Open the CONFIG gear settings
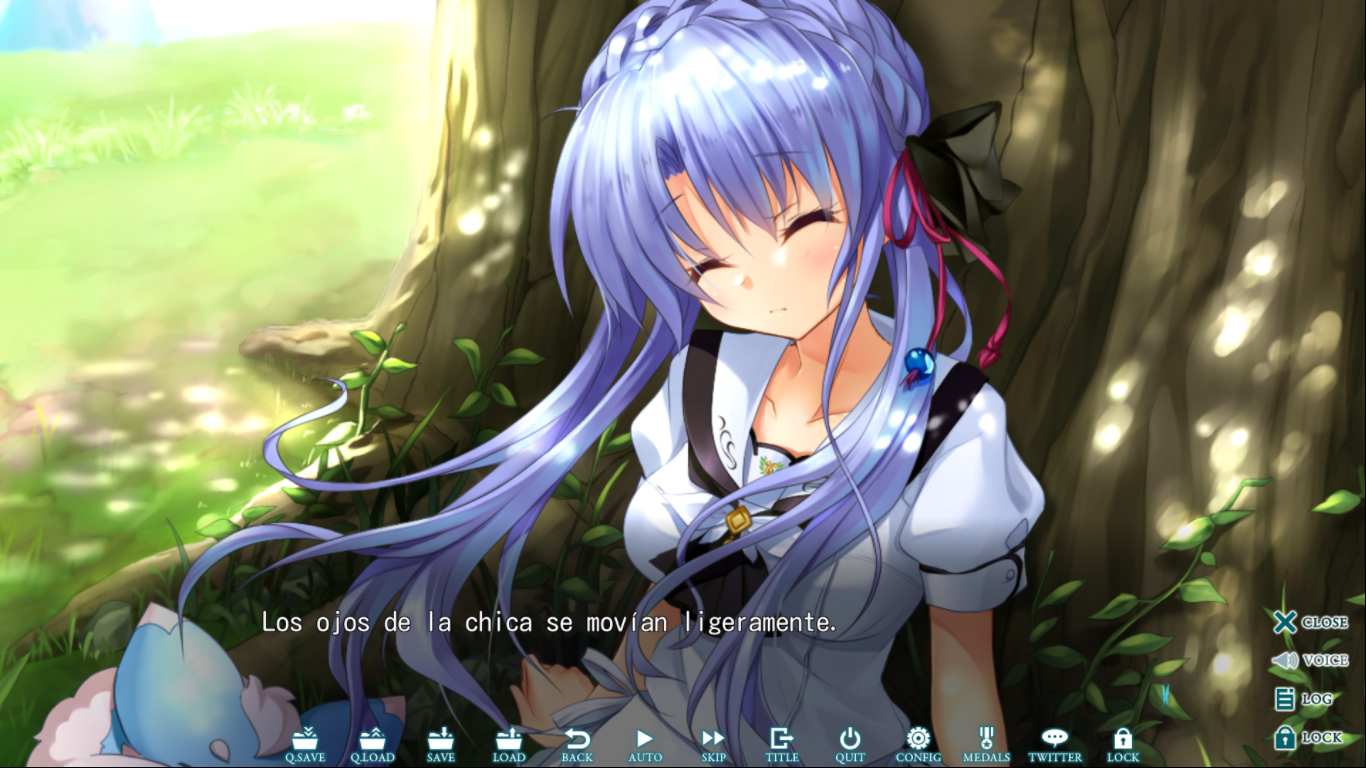 [x=918, y=744]
